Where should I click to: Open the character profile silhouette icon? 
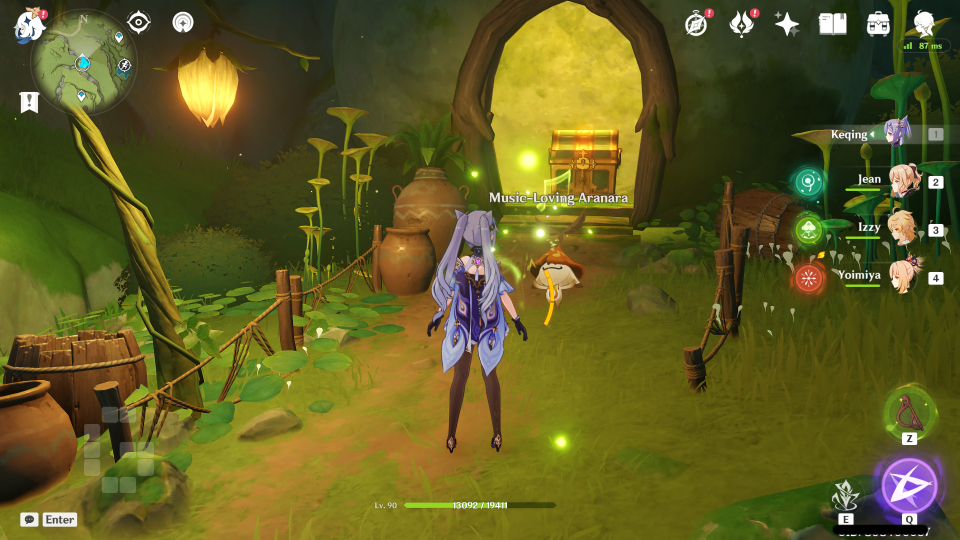click(x=925, y=24)
